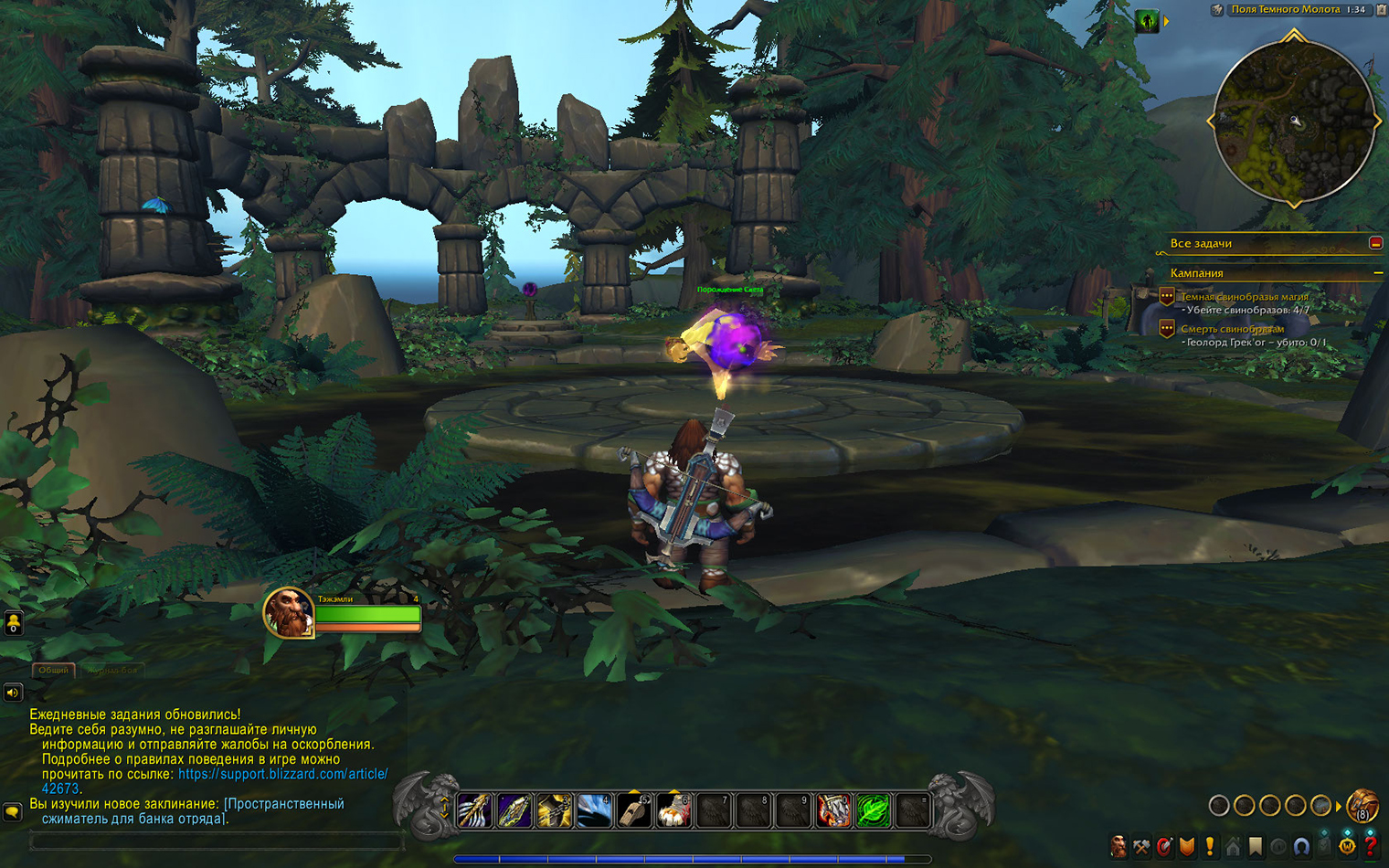Open the 'Общий' chat tab

(x=53, y=670)
